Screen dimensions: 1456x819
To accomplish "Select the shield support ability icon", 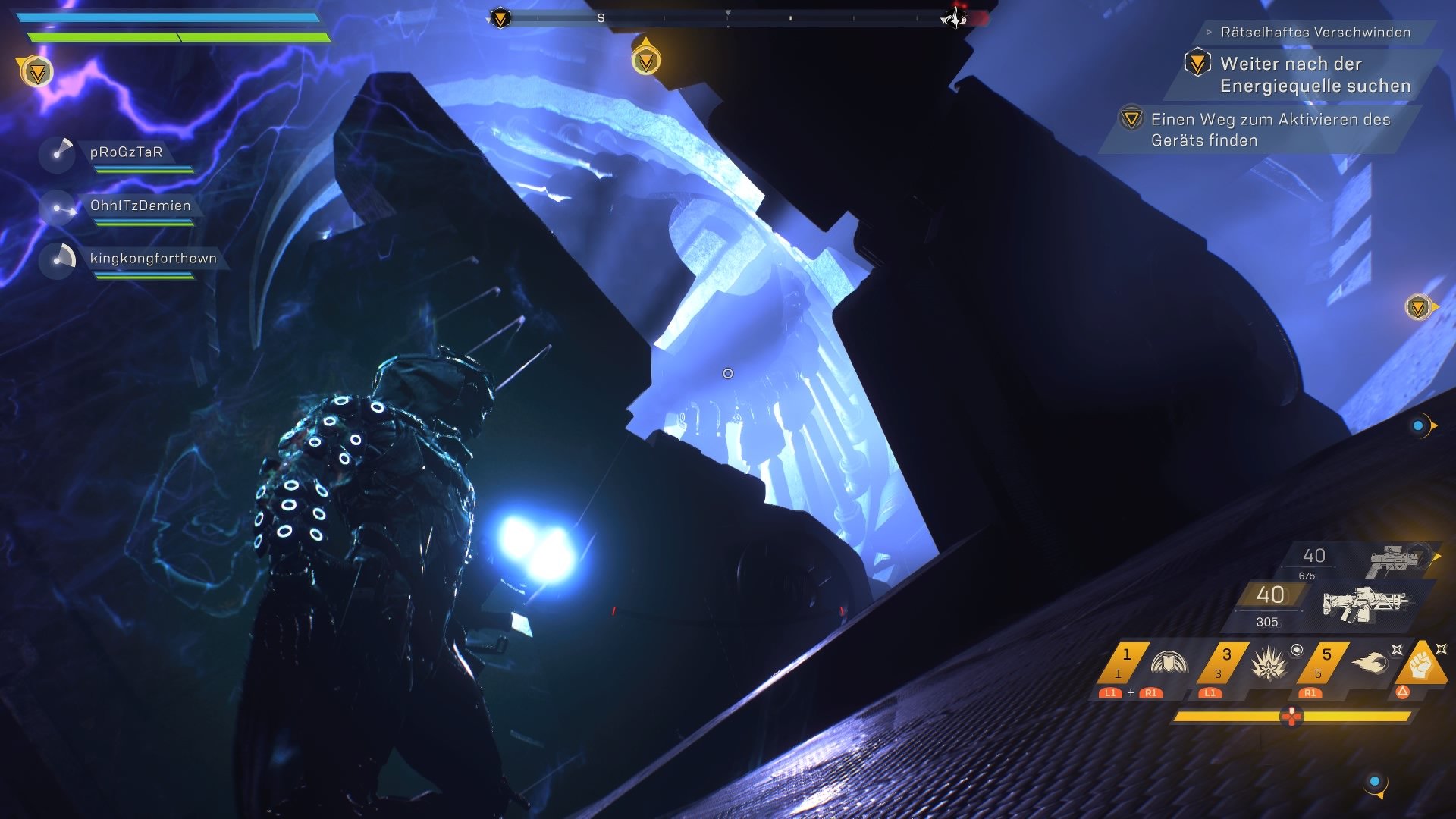I will 1169,663.
